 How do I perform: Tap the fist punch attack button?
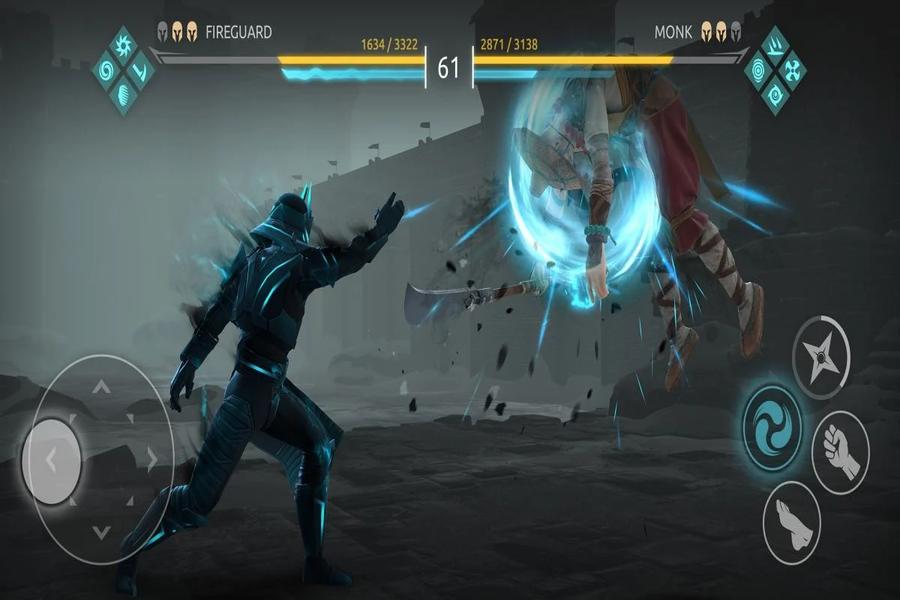(x=839, y=452)
